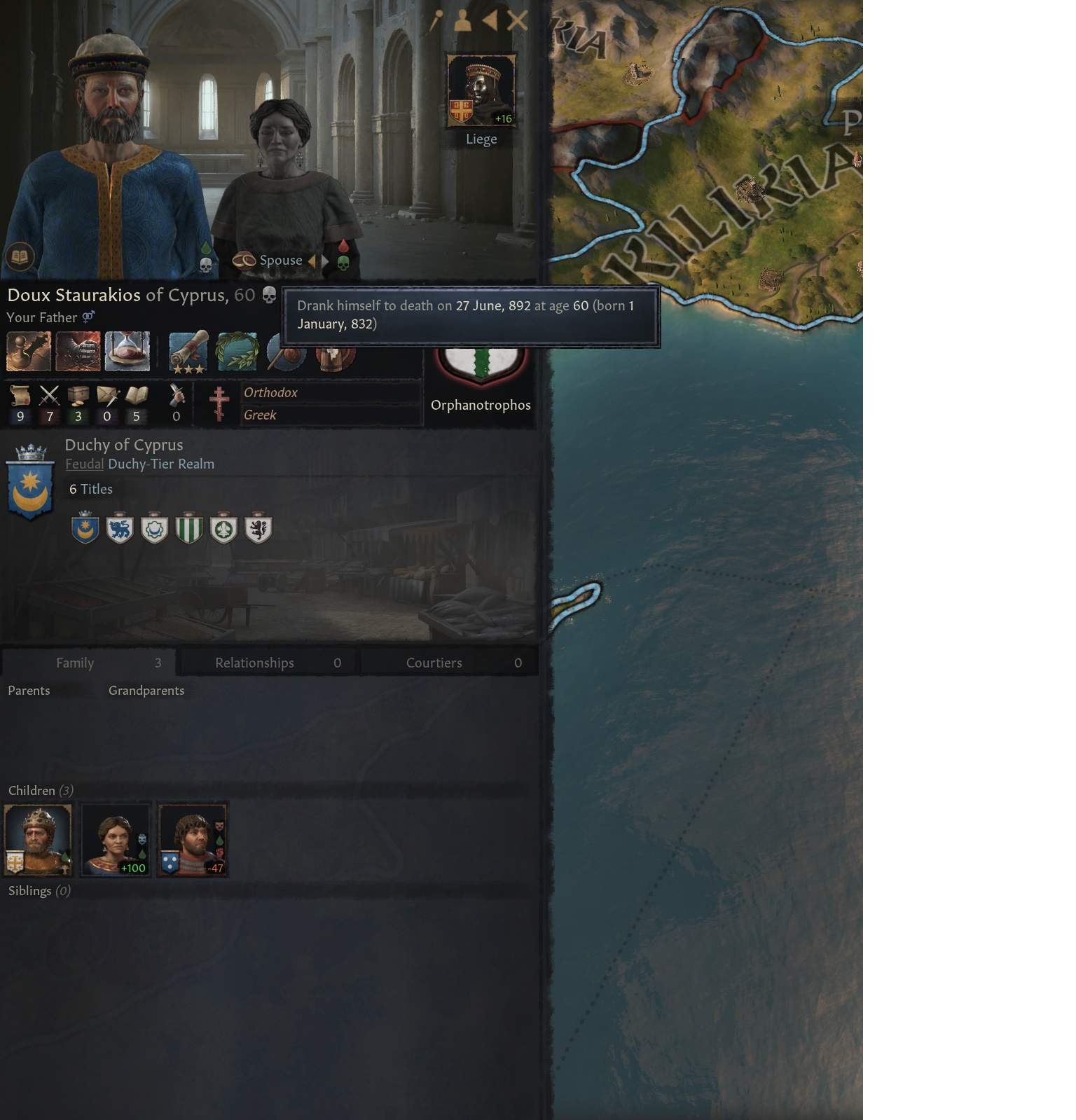
Task: Open the son's portrait with -47 opinion
Action: 193,839
